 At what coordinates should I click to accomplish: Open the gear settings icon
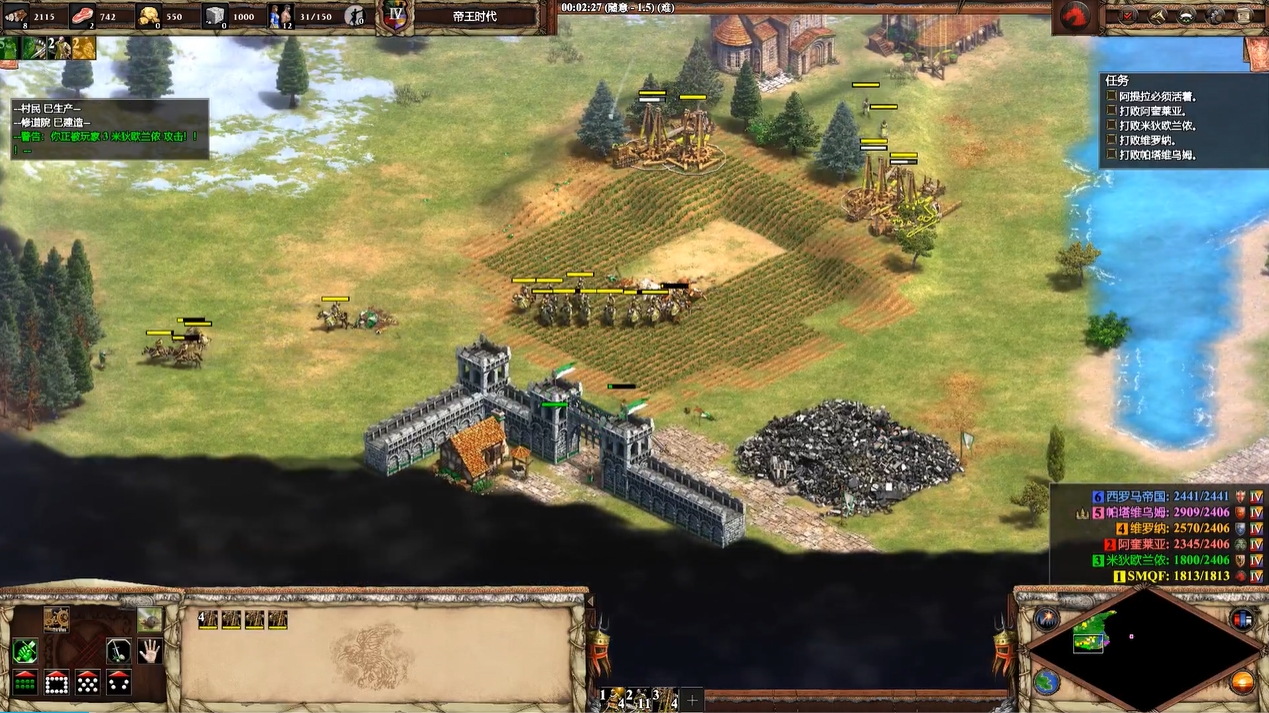(1215, 15)
